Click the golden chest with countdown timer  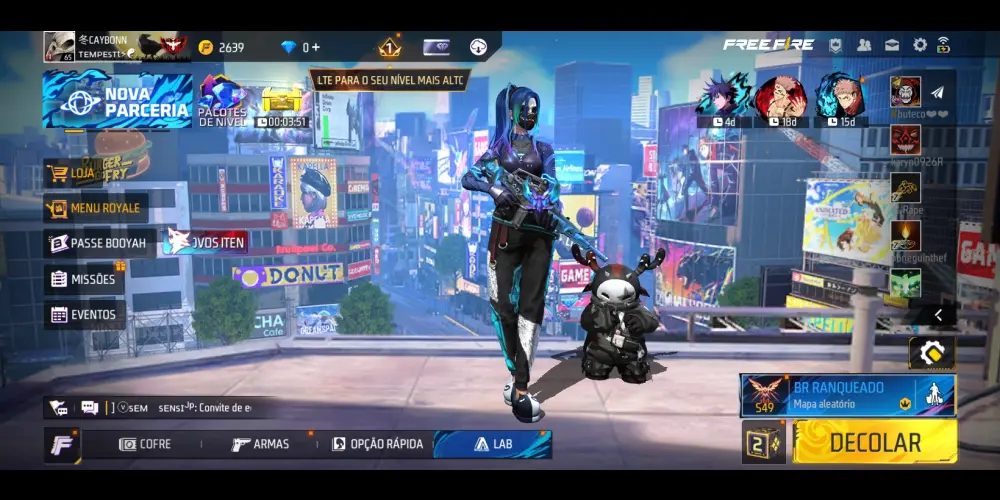click(x=282, y=104)
